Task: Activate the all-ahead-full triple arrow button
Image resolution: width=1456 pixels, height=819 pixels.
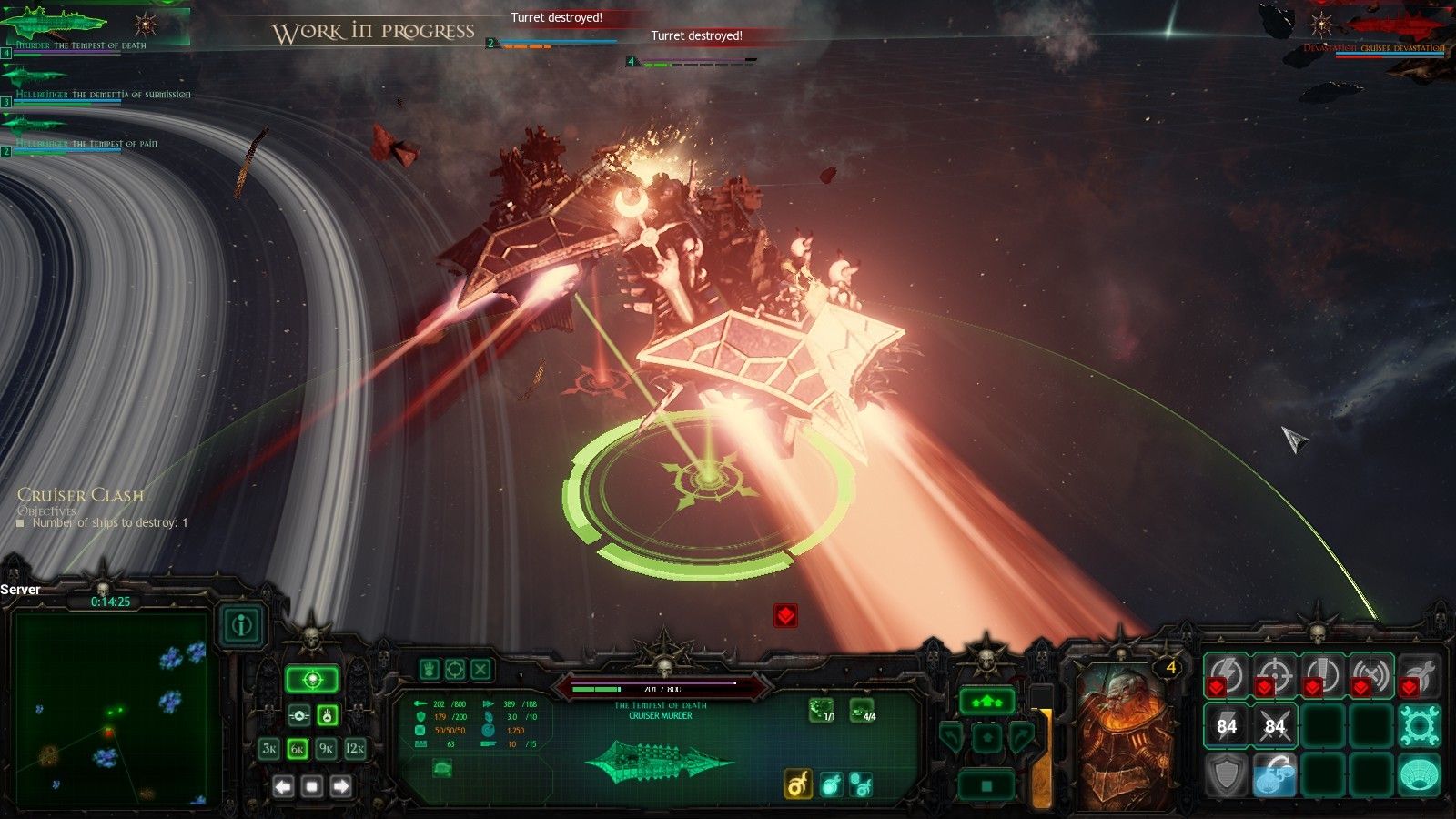Action: [986, 702]
